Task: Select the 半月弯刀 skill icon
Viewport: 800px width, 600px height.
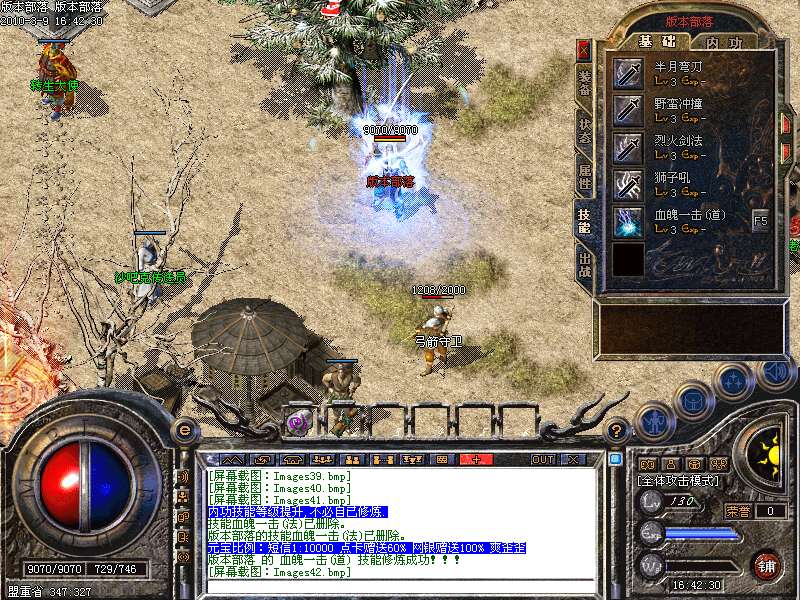Action: click(x=629, y=73)
